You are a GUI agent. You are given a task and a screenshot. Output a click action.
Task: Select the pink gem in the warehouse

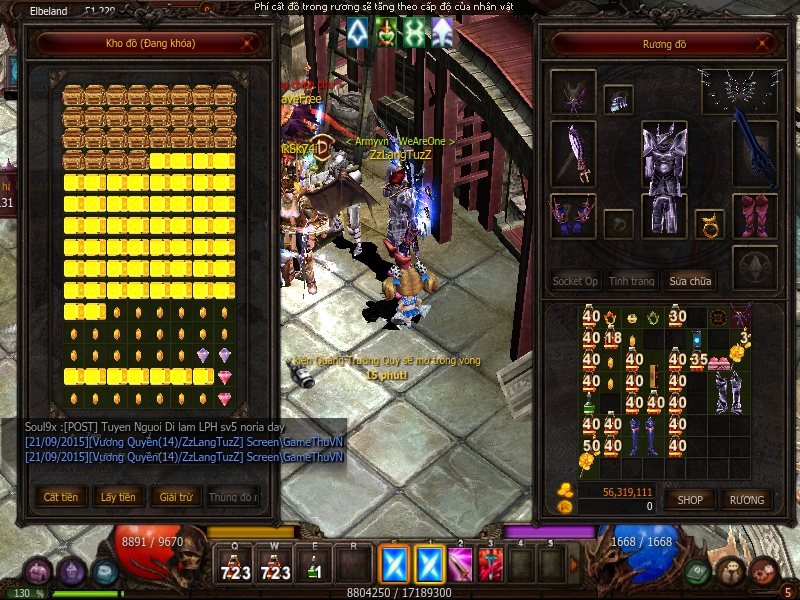(224, 377)
